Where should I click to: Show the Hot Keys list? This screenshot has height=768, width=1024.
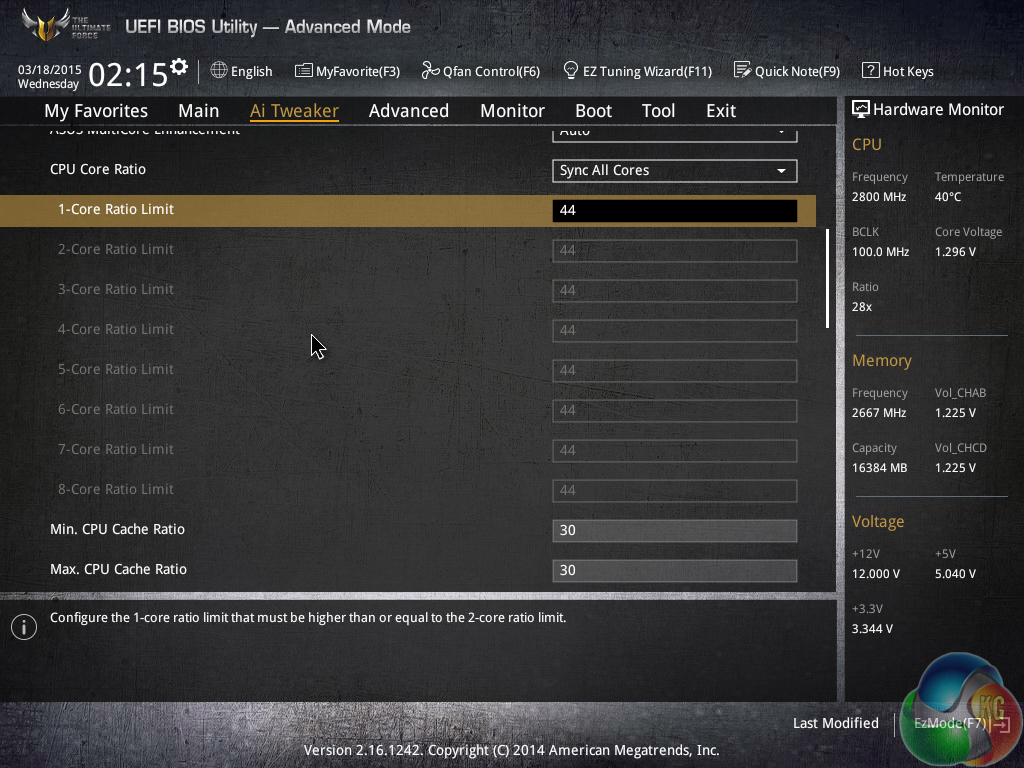[x=898, y=71]
